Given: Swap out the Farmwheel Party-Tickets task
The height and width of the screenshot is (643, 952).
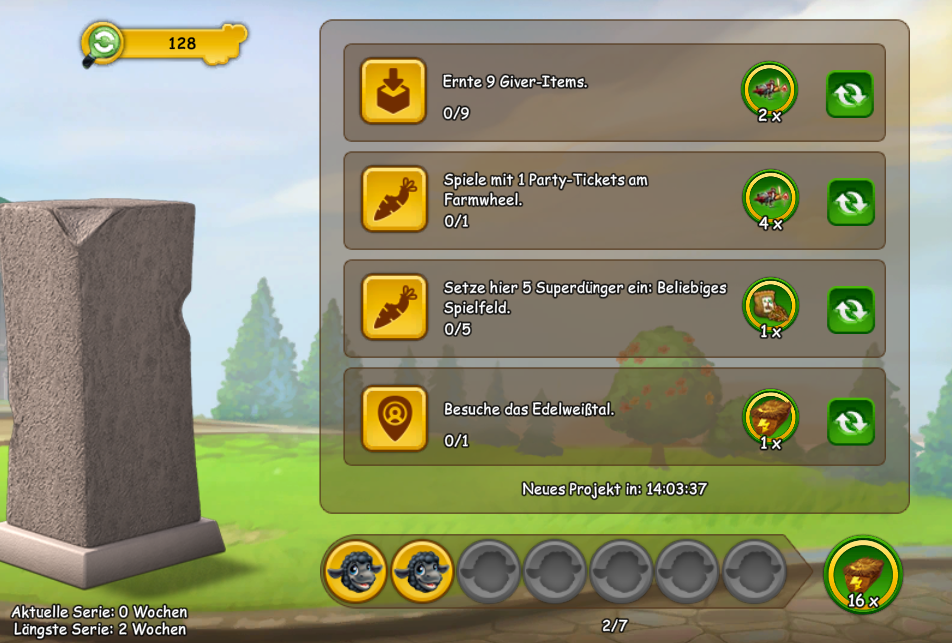Looking at the screenshot, I should [x=850, y=202].
